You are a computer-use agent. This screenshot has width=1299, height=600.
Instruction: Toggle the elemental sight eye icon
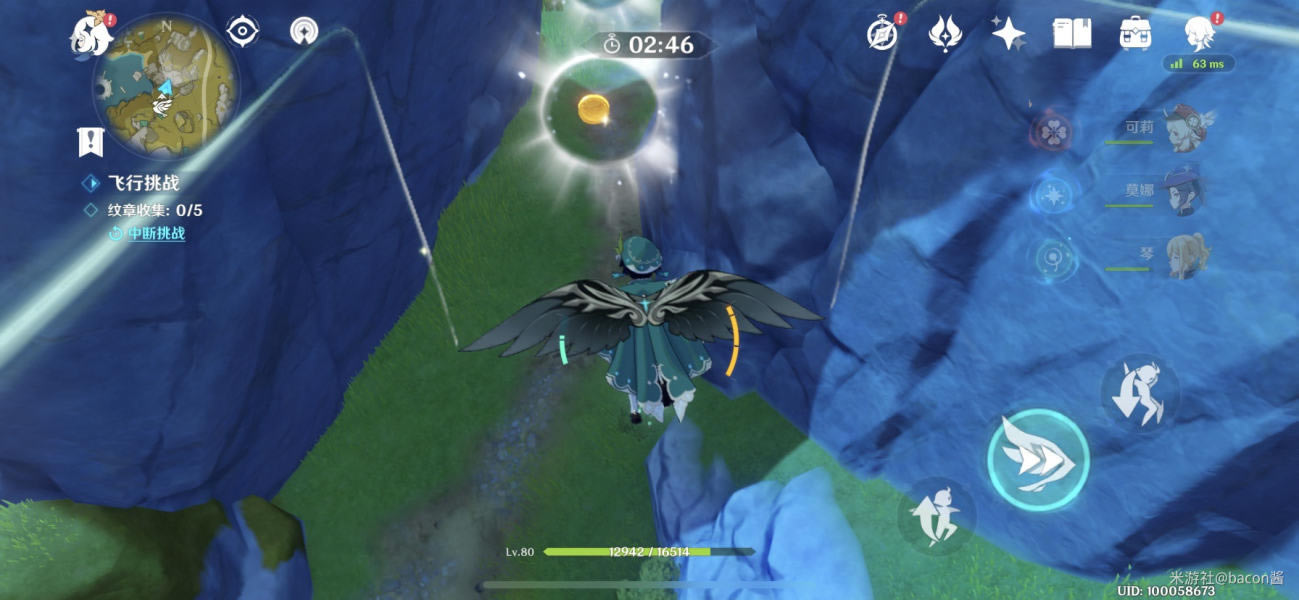[242, 32]
